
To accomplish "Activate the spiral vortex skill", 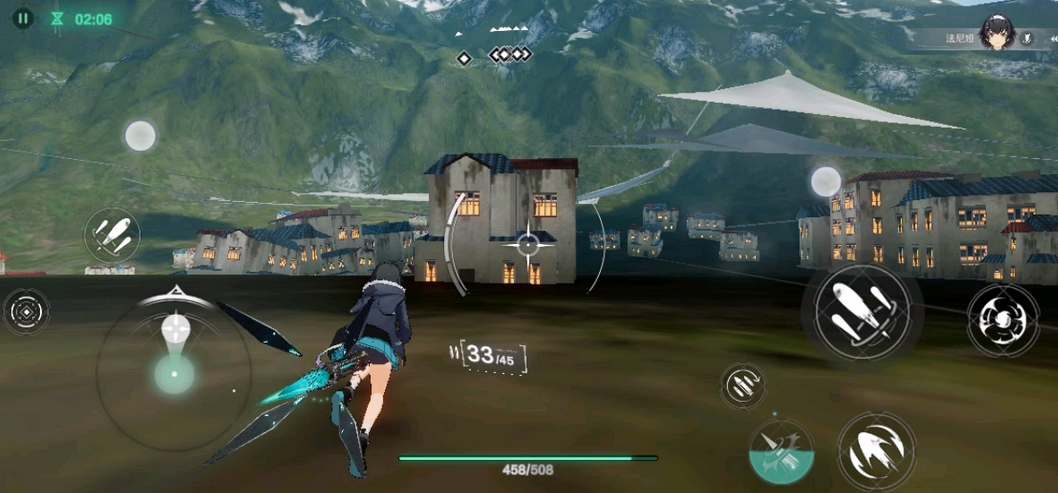I will 1001,320.
